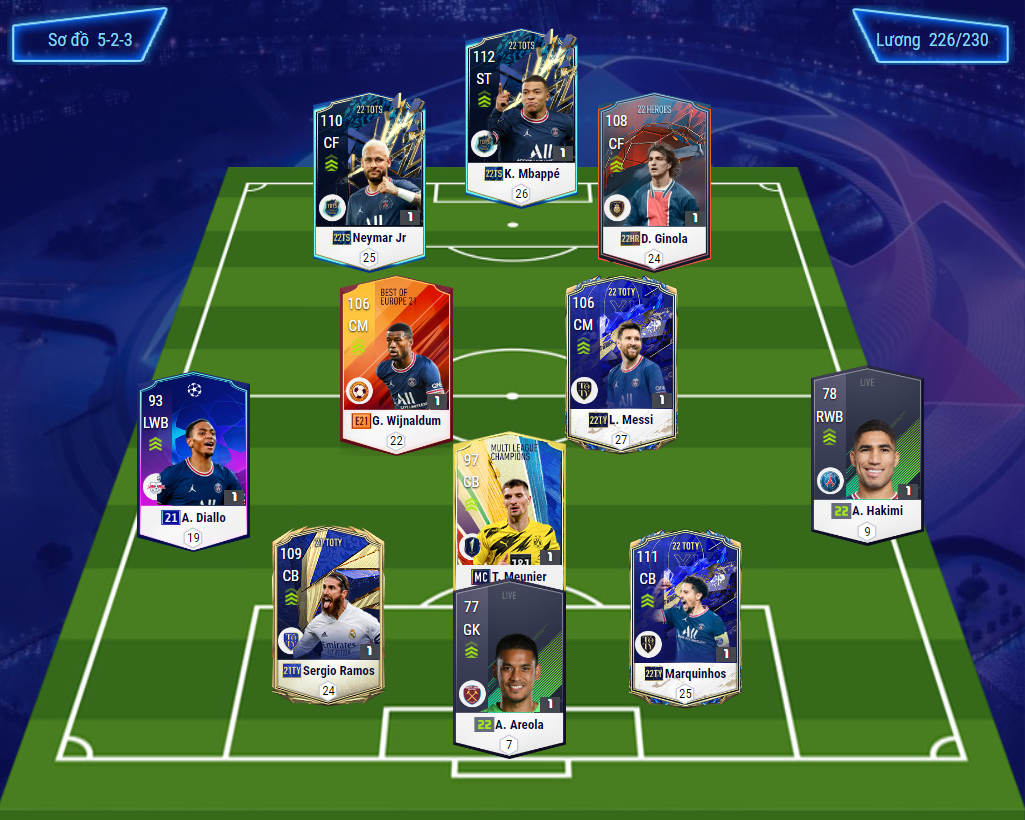Pick the T. Meunier card

509,510
